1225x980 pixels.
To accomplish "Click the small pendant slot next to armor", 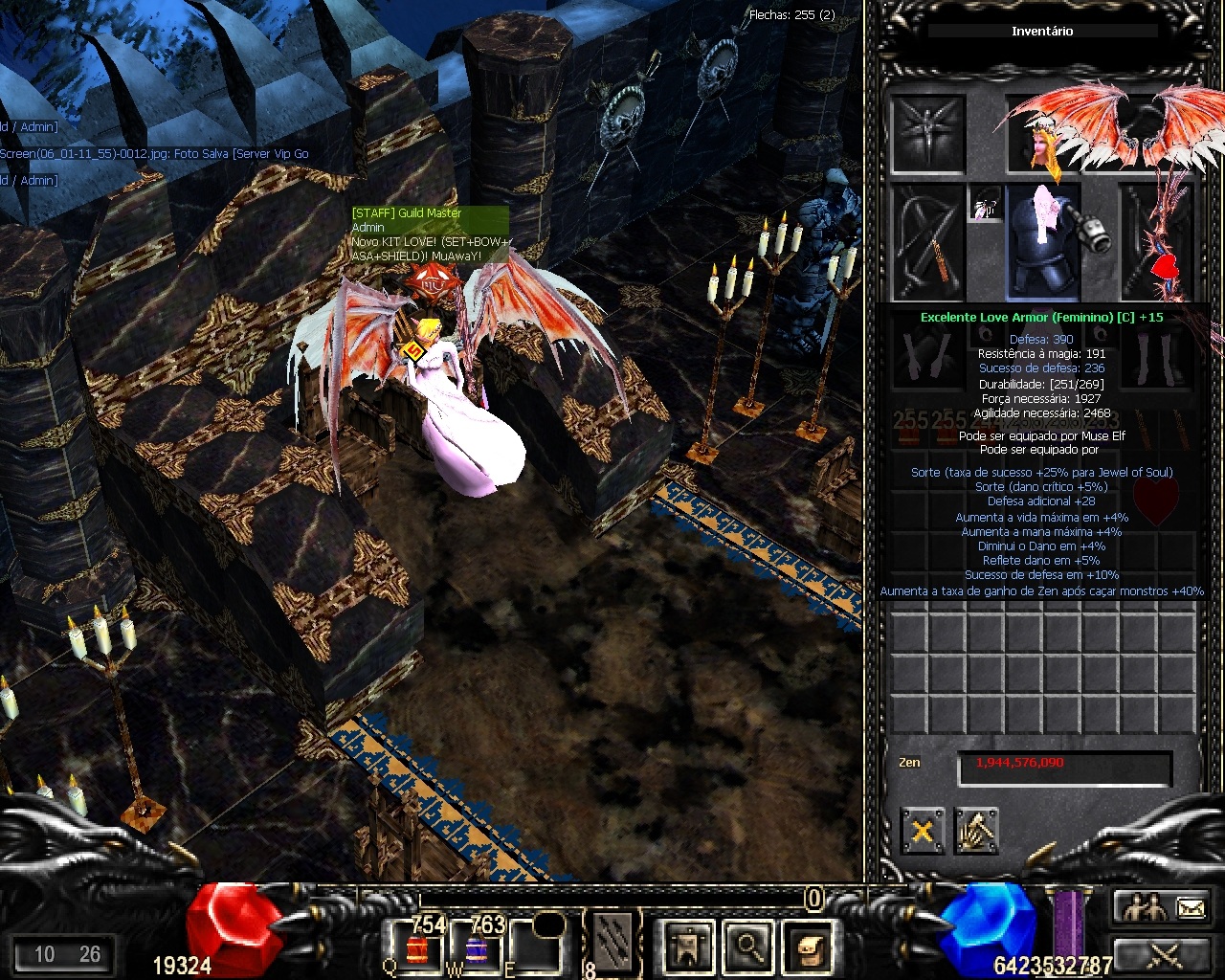I will (985, 204).
